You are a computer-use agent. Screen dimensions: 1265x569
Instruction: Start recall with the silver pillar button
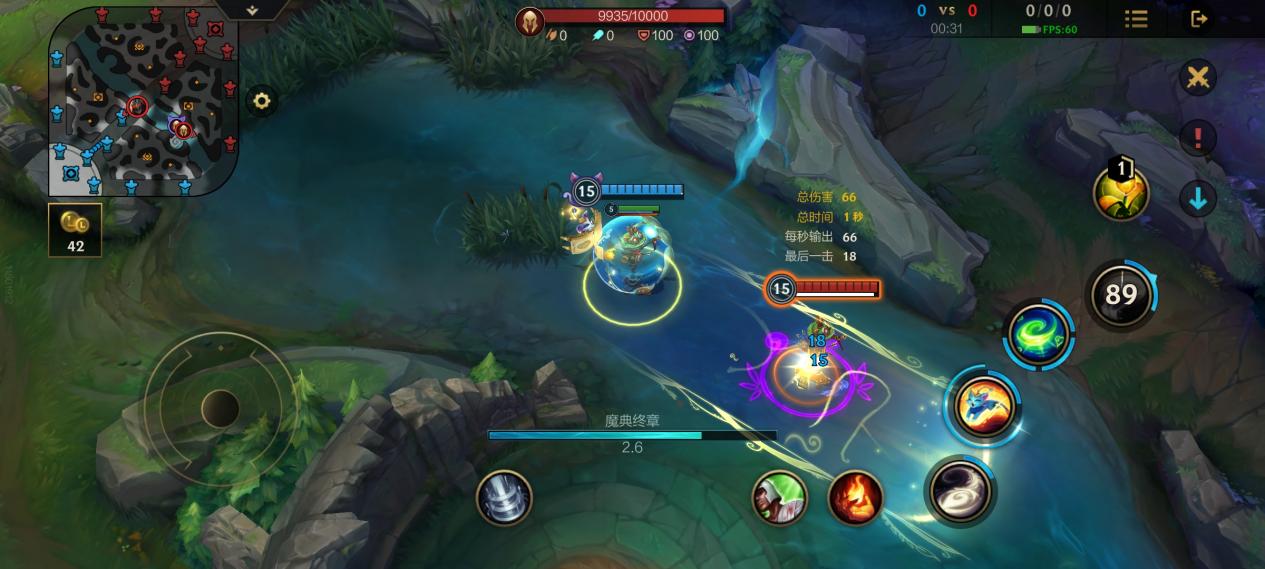pos(503,497)
